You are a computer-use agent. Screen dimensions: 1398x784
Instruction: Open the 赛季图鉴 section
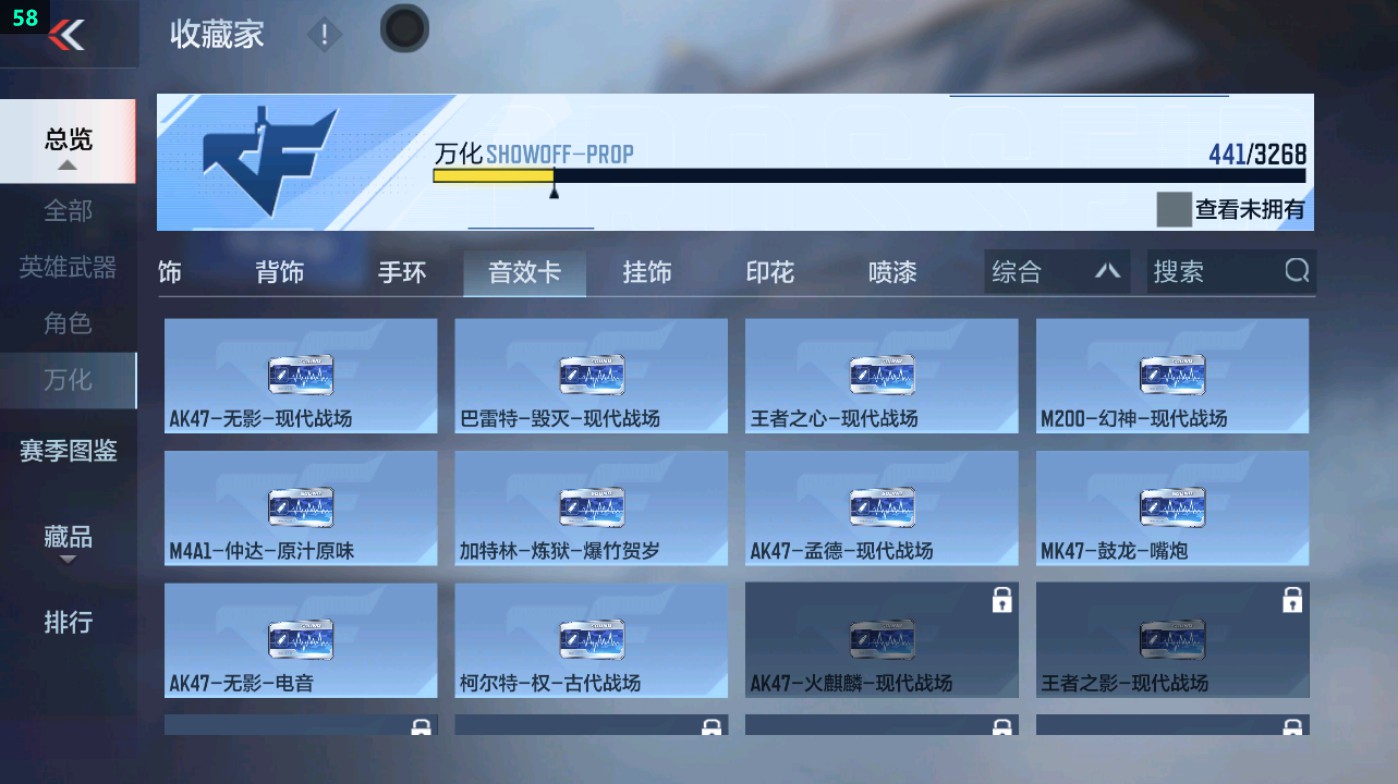coord(68,452)
